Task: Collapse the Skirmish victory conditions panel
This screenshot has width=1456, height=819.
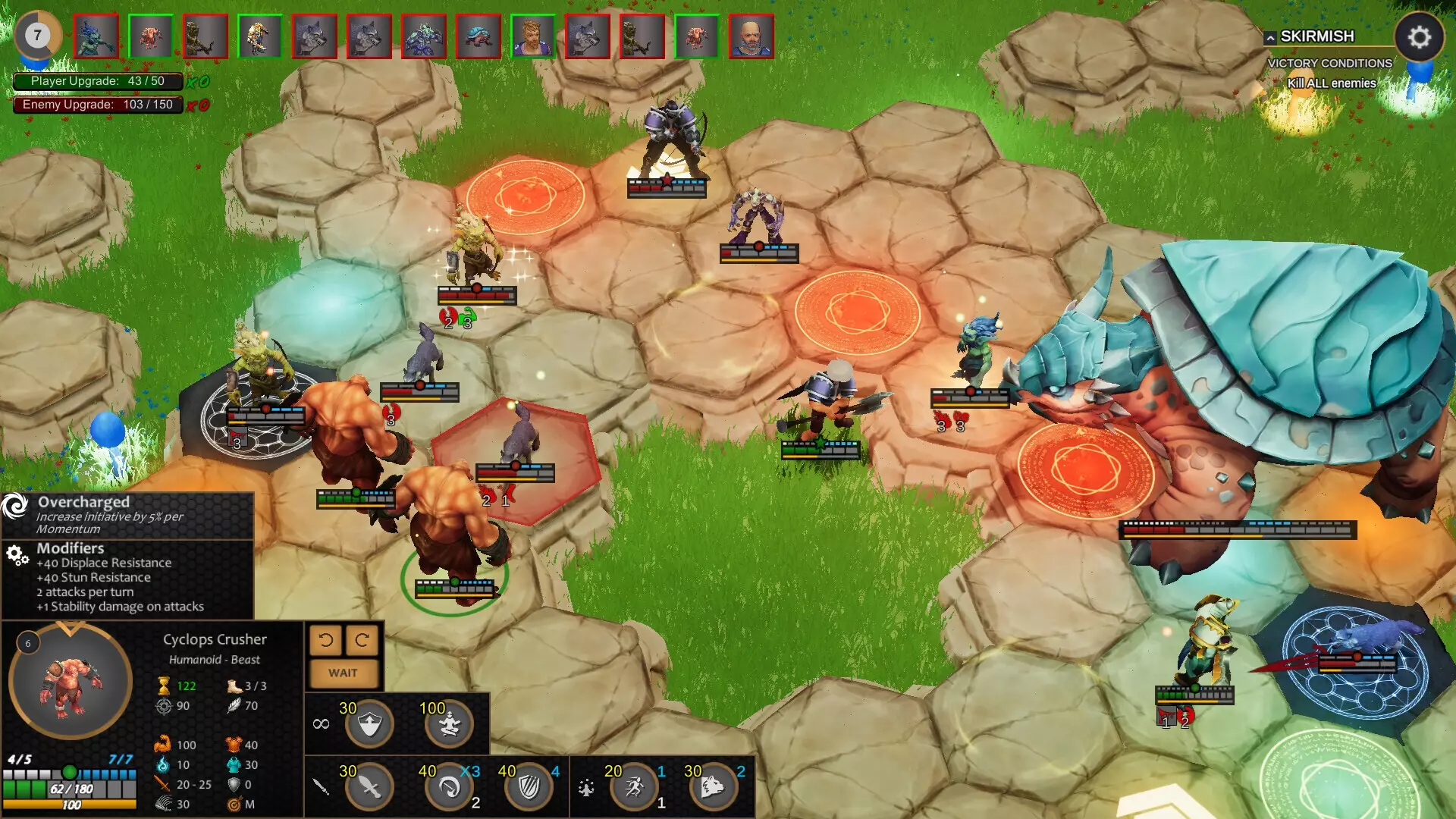Action: click(x=1270, y=37)
